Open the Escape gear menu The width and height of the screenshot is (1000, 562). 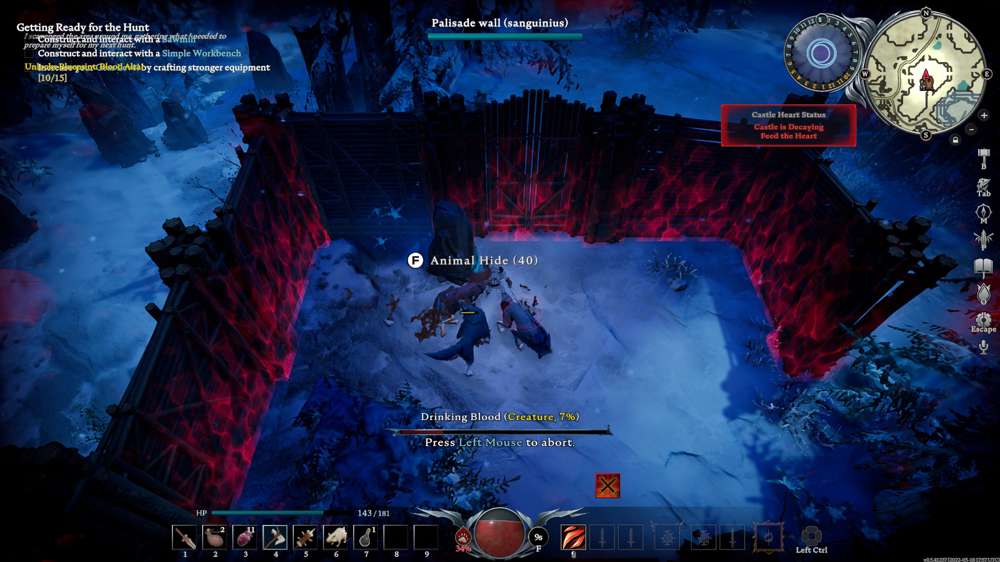pyautogui.click(x=983, y=320)
